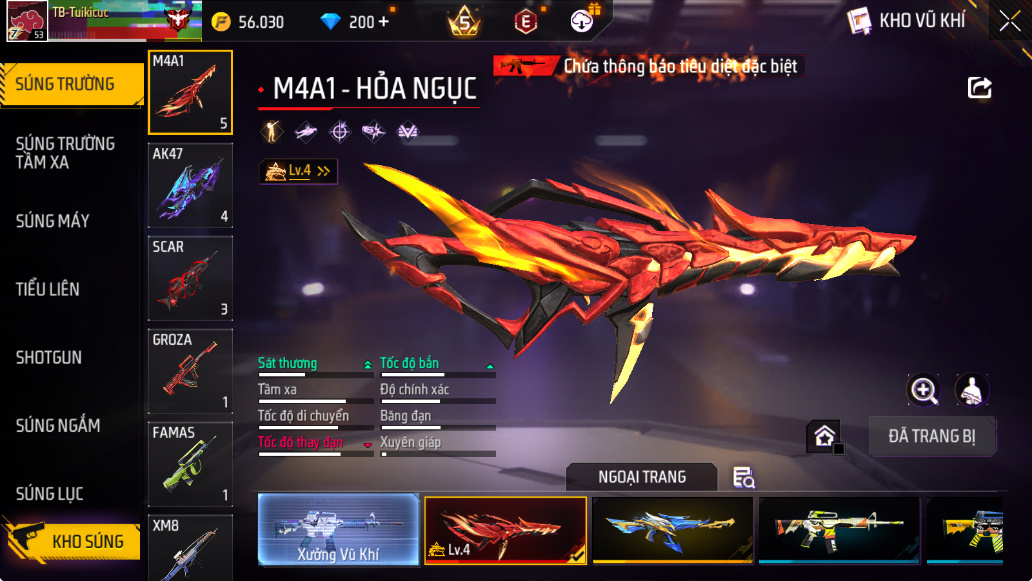Viewport: 1032px width, 581px height.
Task: Switch to Súng Trường Tầm Xa category
Action: [66, 152]
